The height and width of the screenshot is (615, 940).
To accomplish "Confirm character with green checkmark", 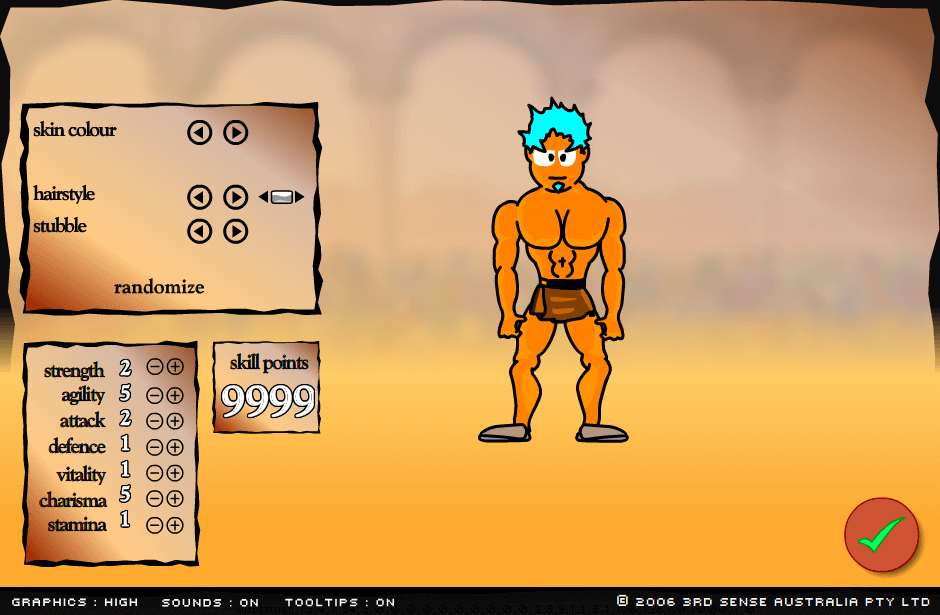I will (x=881, y=535).
